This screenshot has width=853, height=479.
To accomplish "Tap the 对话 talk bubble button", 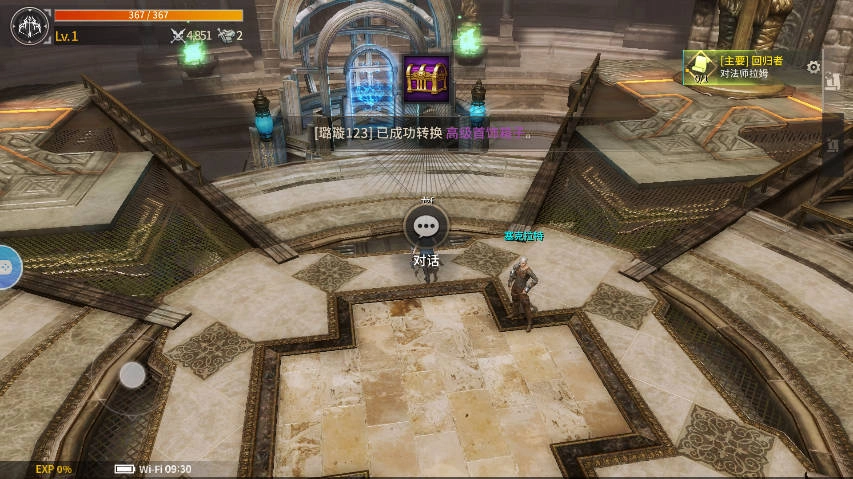I will pos(427,227).
